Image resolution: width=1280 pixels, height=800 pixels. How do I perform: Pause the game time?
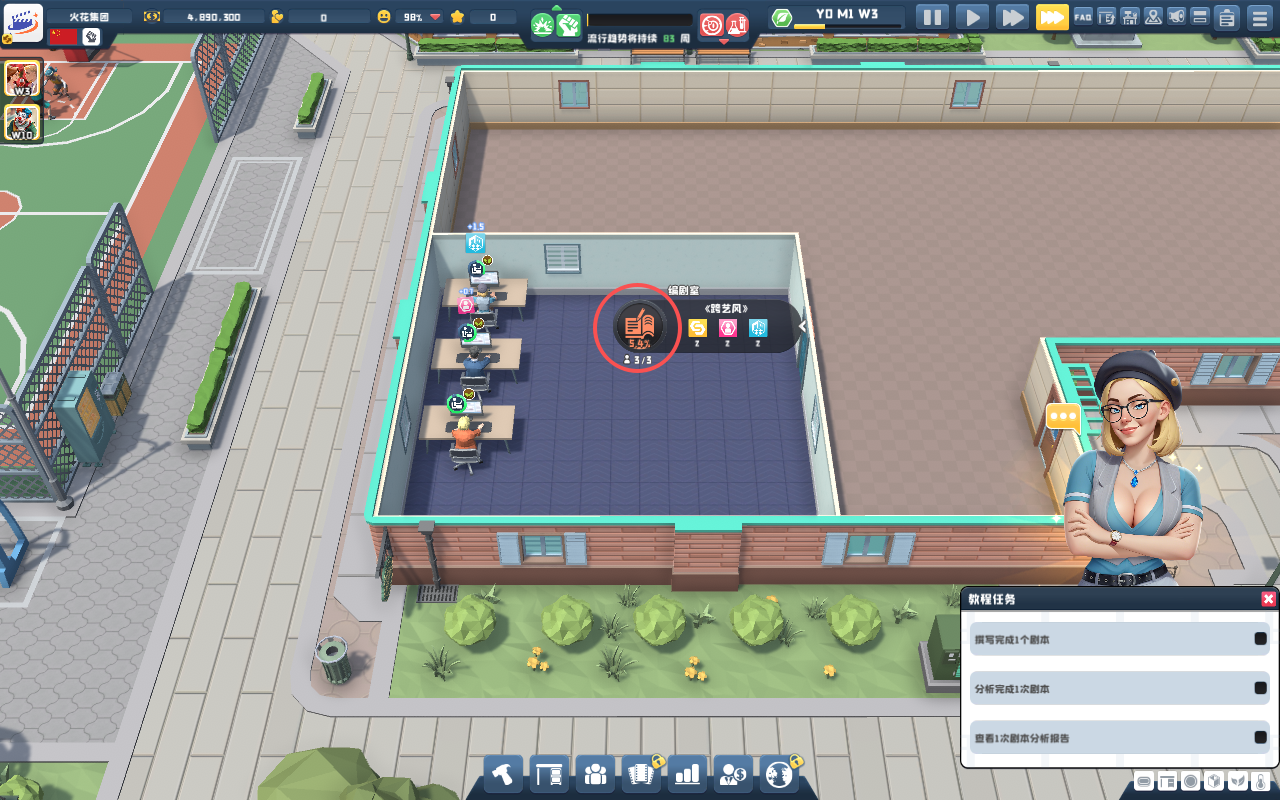tap(932, 17)
